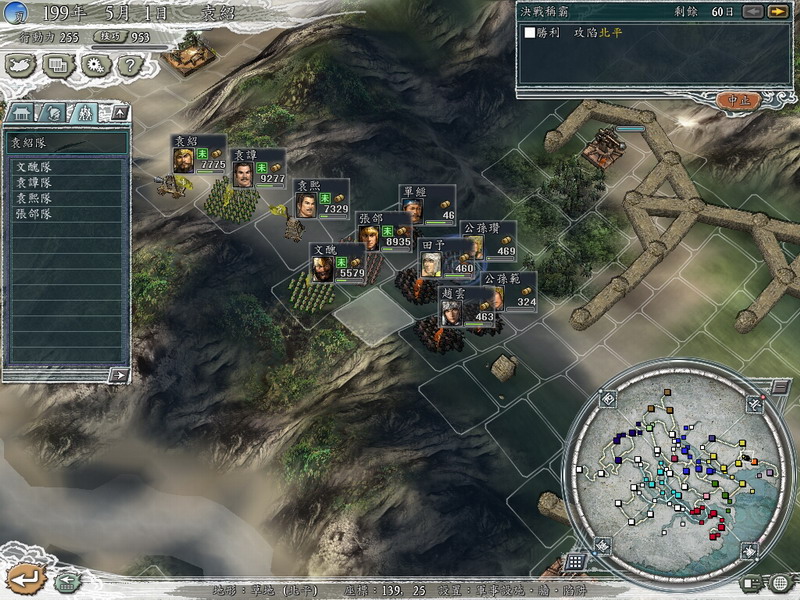800x600 pixels.
Task: Open the question mark help button
Action: click(x=127, y=65)
